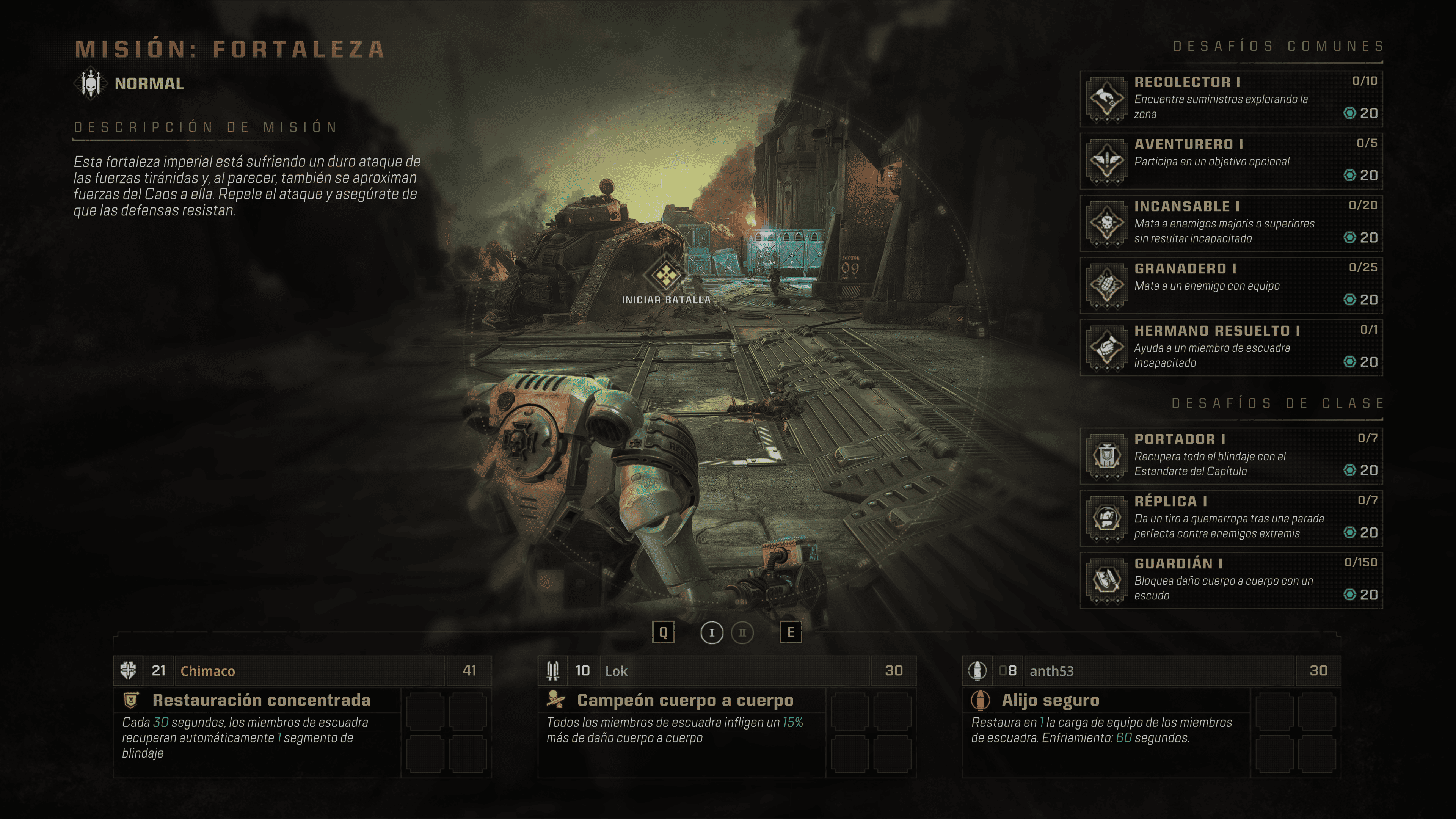Open the Incansable I challenge entry

point(1230,223)
